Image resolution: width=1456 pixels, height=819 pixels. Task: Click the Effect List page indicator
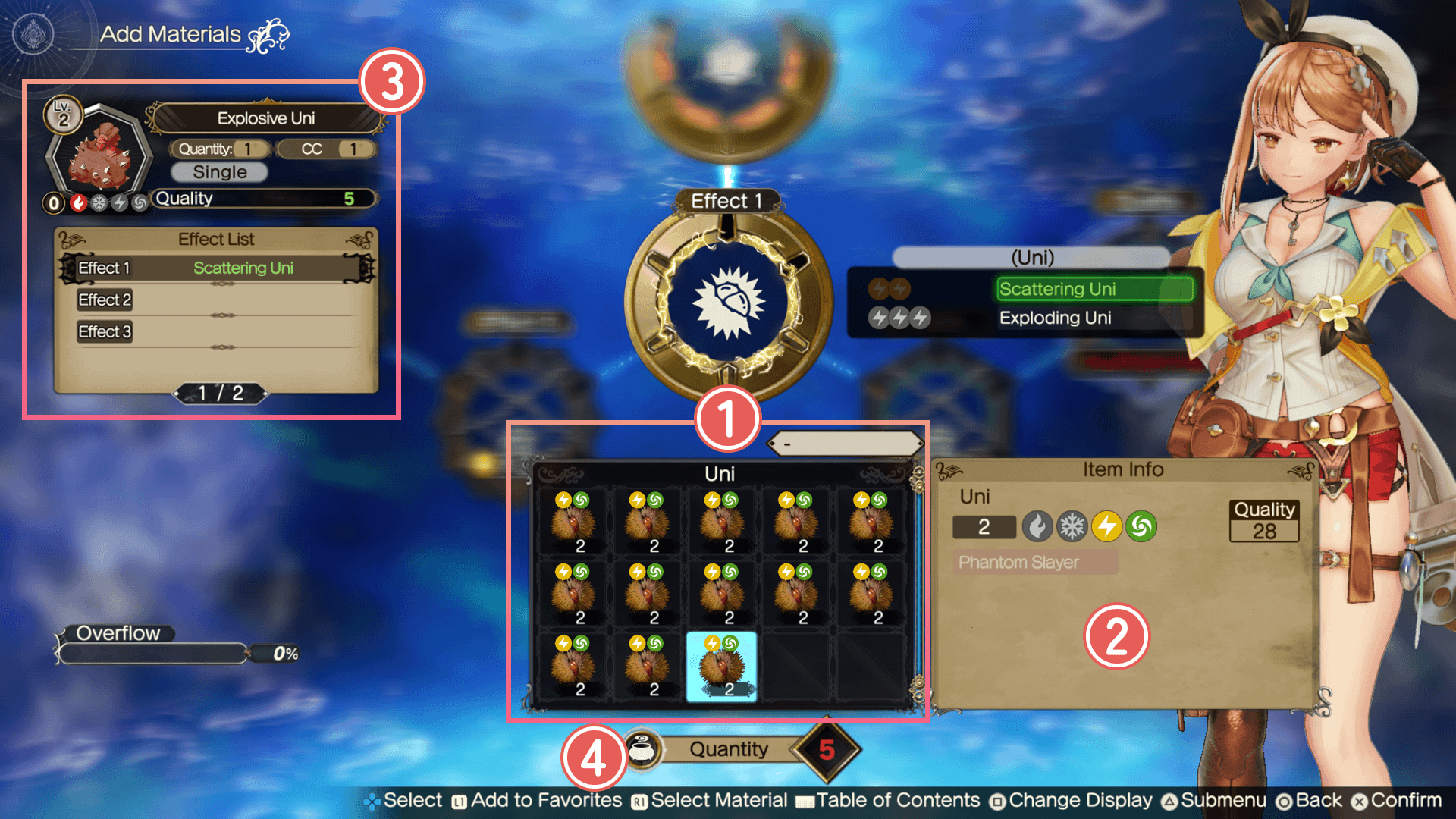221,393
